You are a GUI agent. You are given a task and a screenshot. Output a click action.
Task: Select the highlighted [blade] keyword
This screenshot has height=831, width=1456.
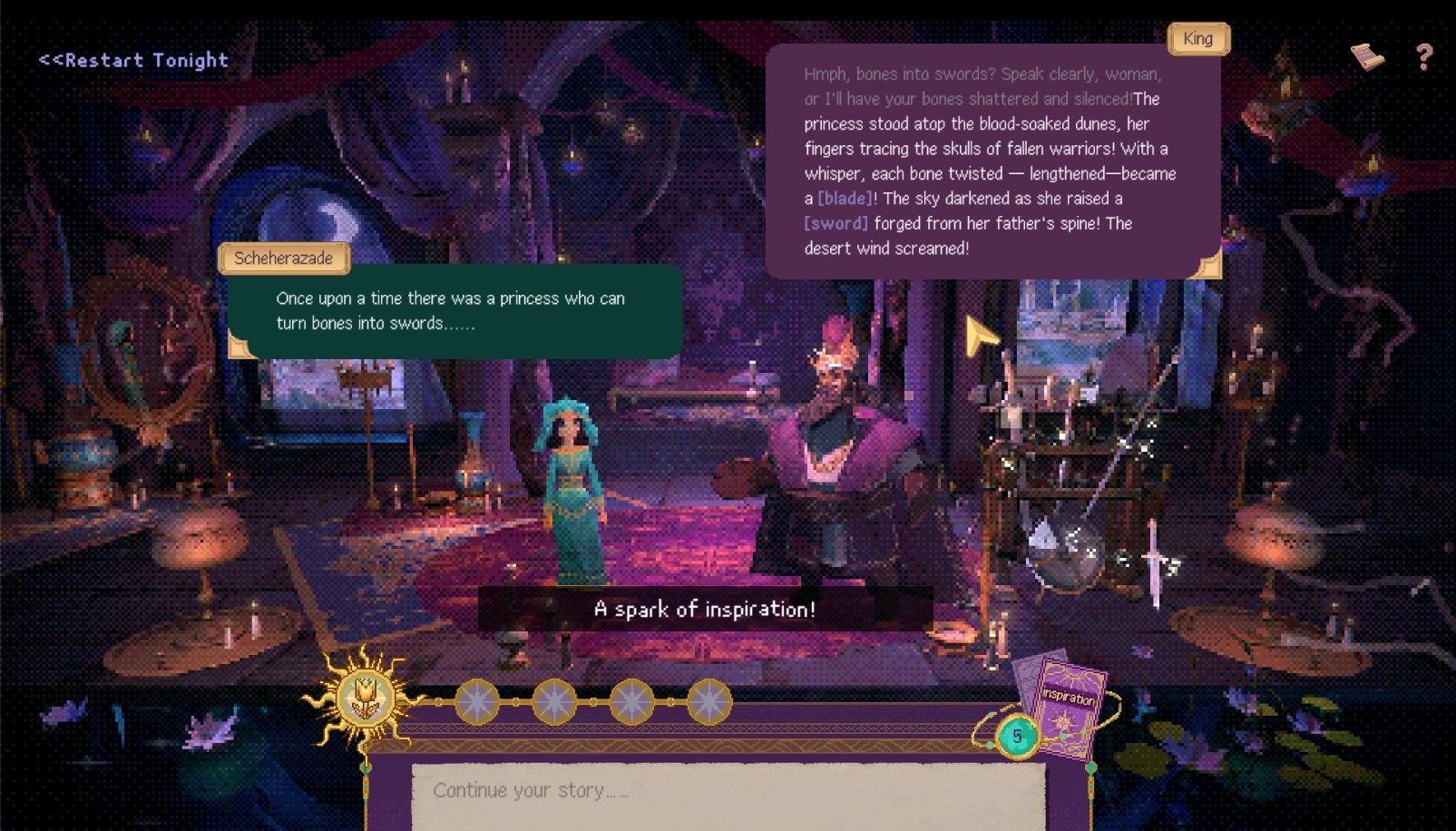(845, 199)
